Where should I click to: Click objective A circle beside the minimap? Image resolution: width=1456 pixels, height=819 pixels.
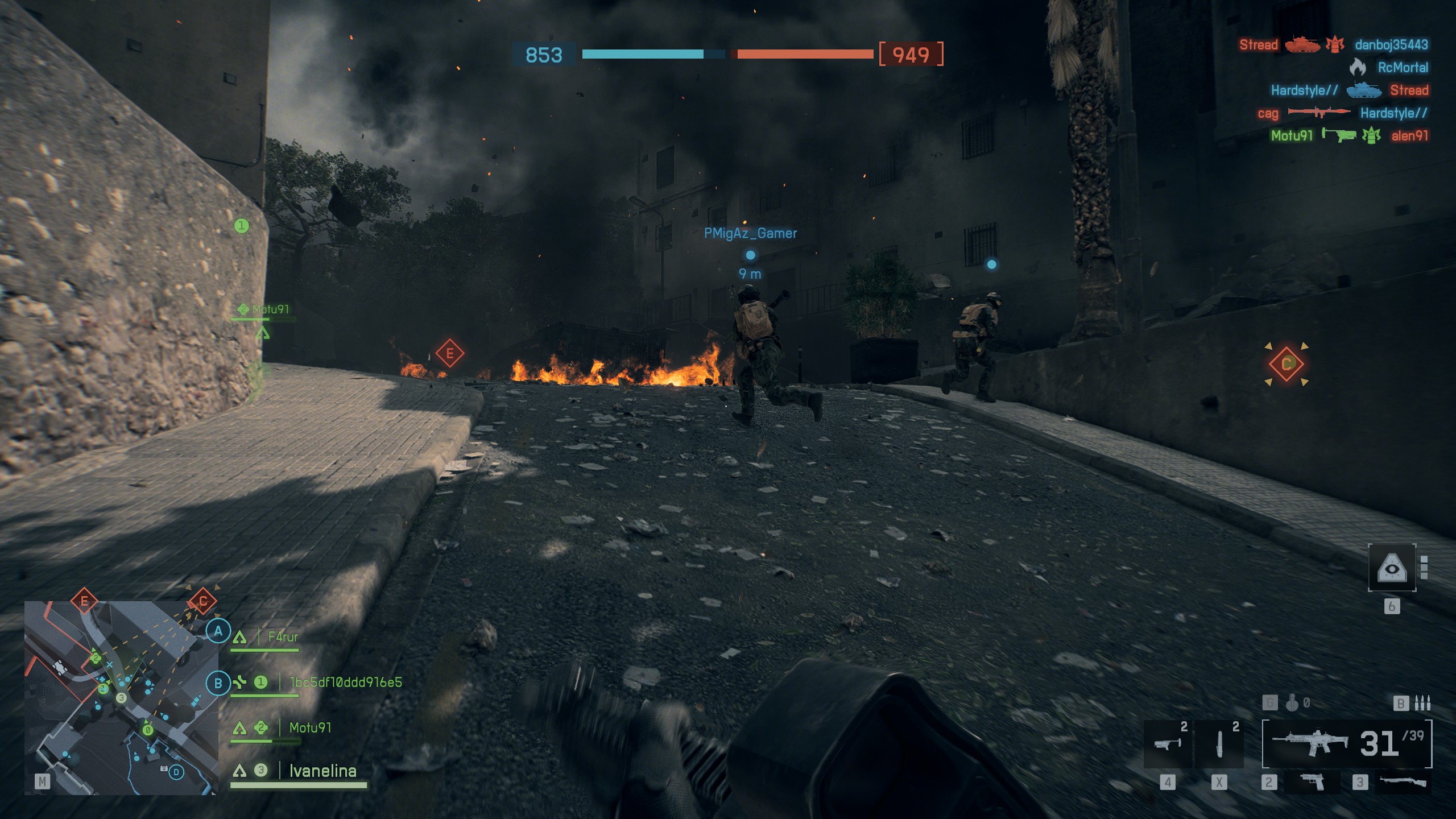click(218, 631)
